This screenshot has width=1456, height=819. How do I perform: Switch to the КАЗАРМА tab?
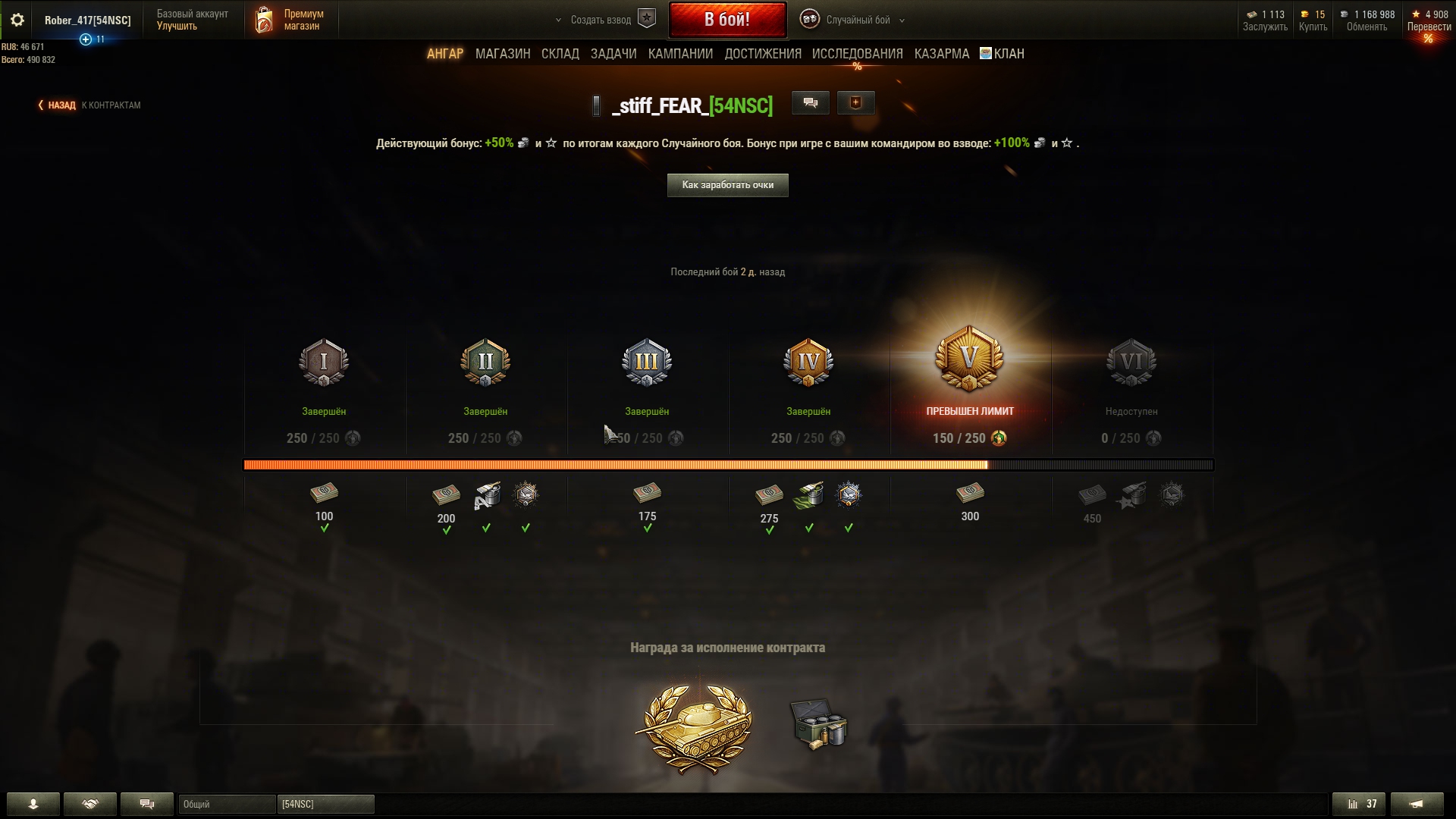coord(941,54)
